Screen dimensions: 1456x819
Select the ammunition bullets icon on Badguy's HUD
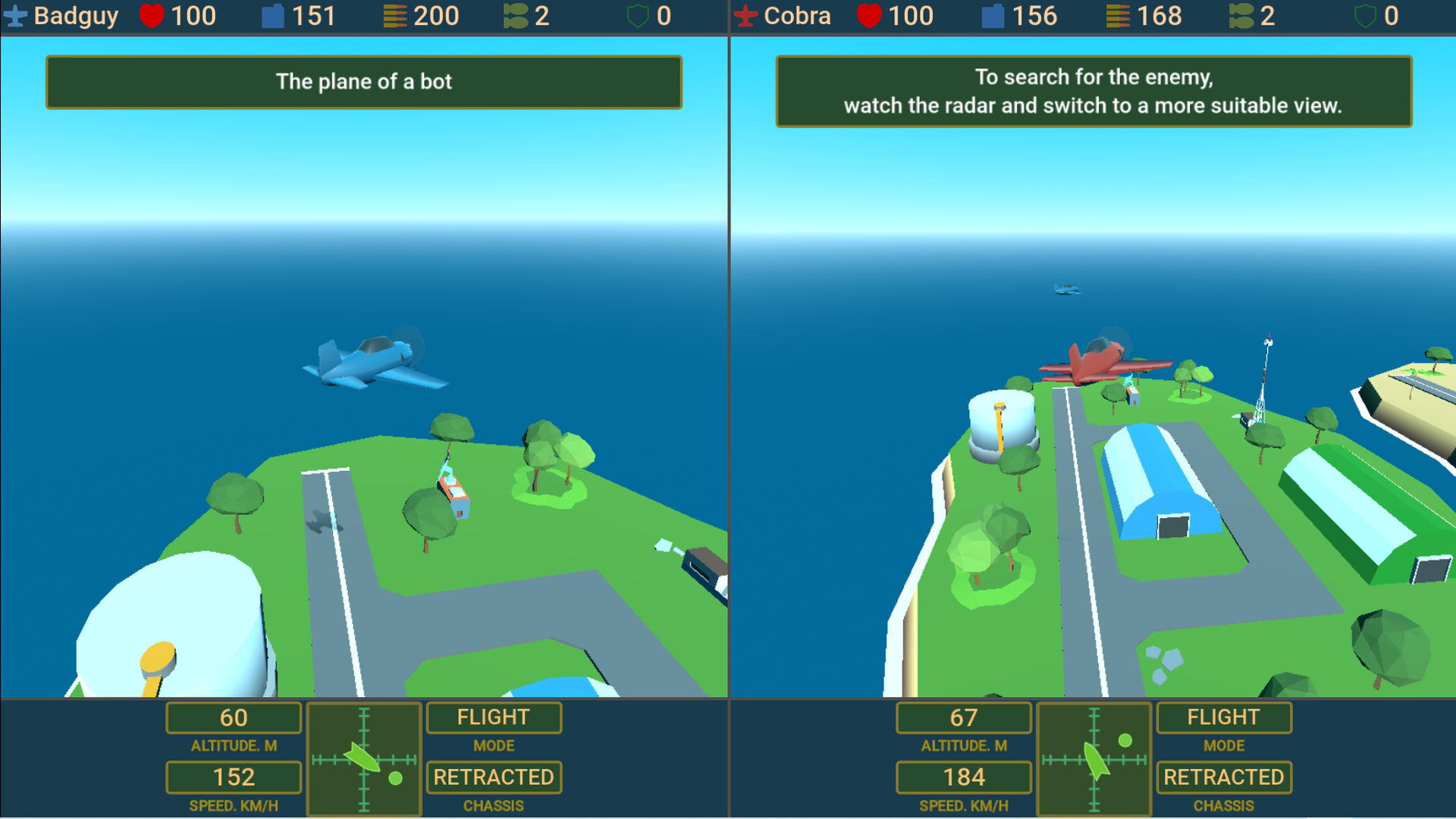[394, 15]
